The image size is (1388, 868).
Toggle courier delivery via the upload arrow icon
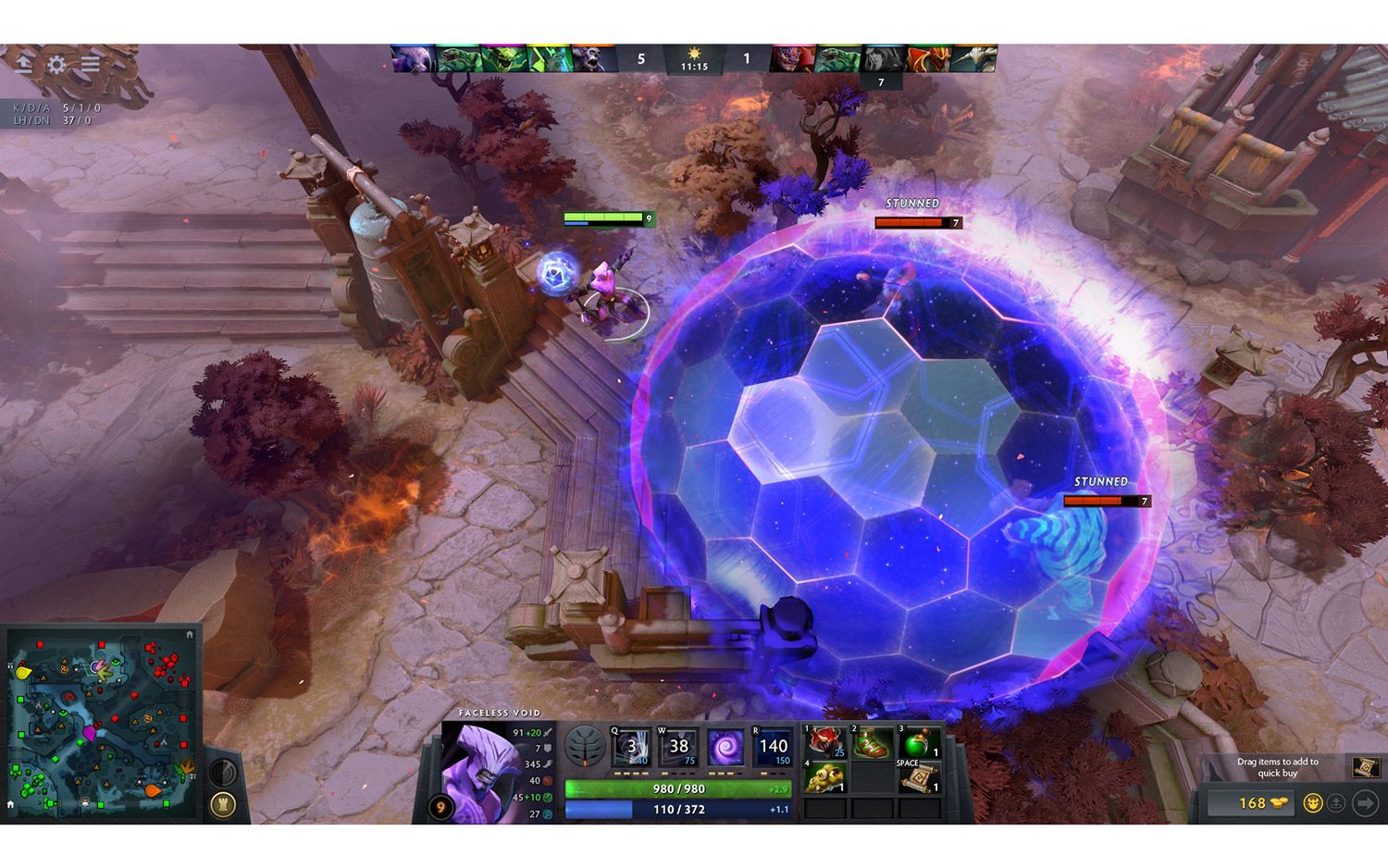click(1336, 802)
